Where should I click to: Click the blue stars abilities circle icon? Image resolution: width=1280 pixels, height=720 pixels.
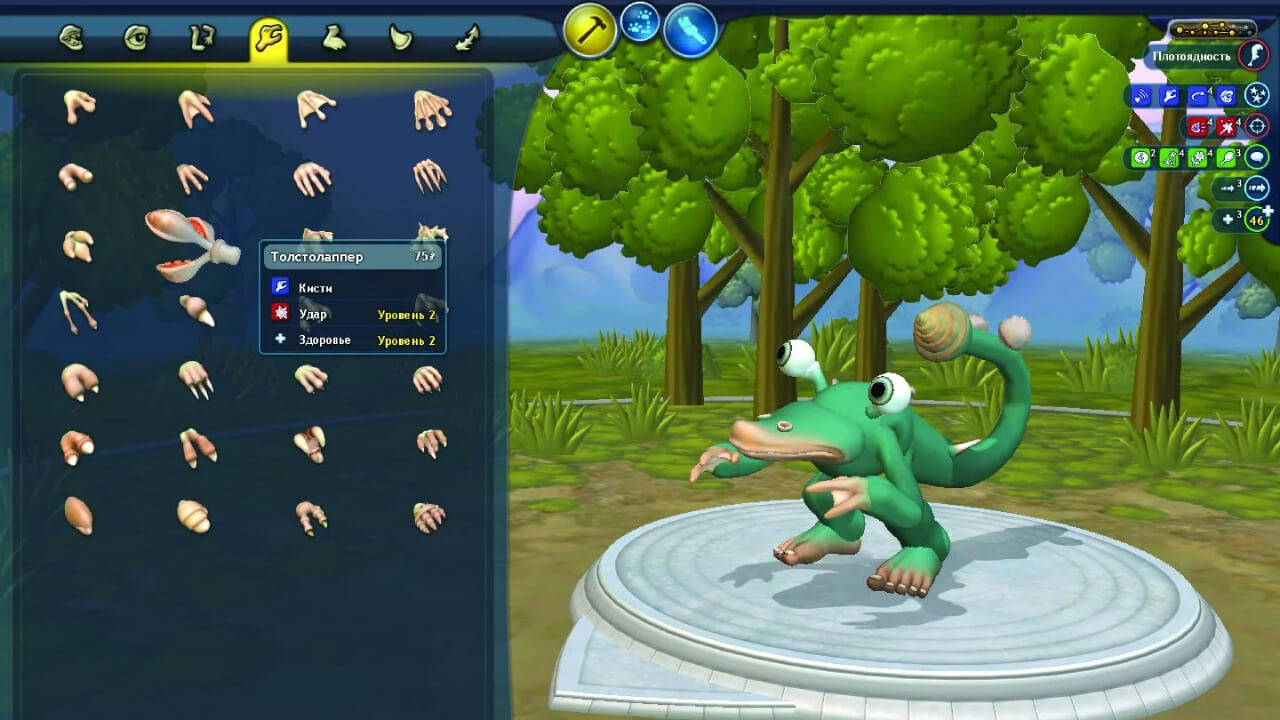[1256, 96]
